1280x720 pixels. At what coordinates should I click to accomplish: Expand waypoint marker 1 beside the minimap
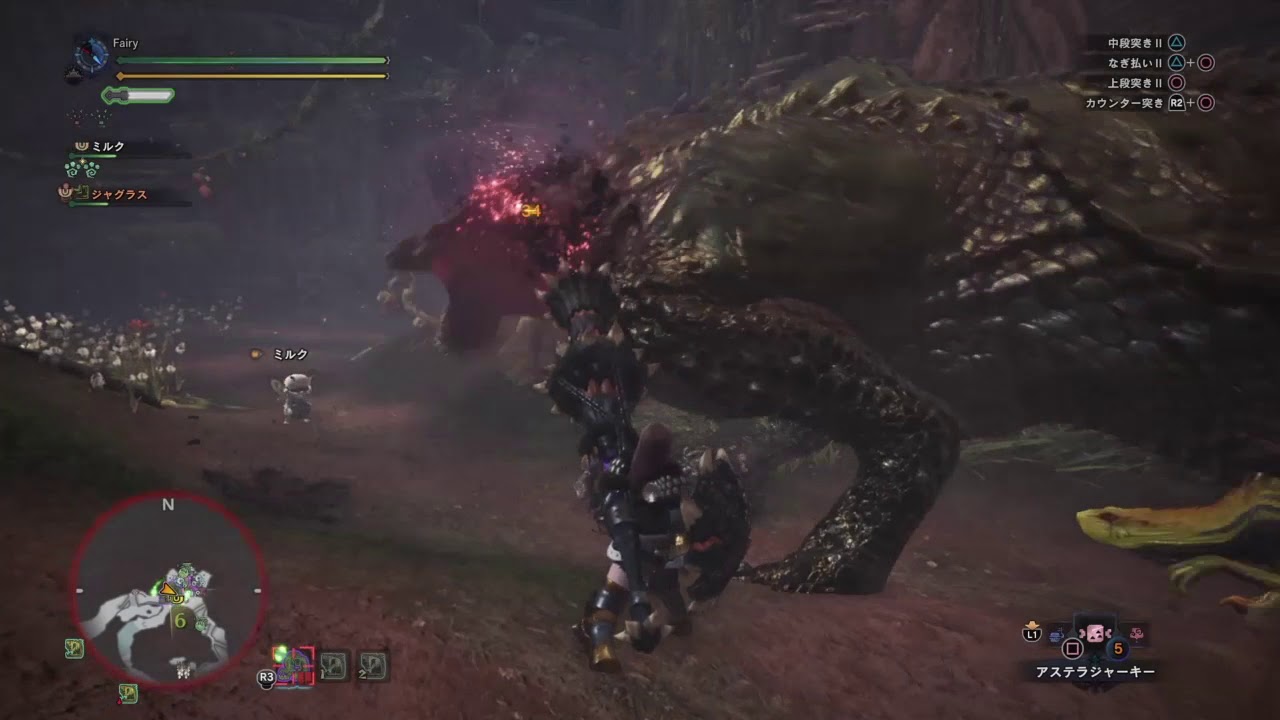click(331, 667)
